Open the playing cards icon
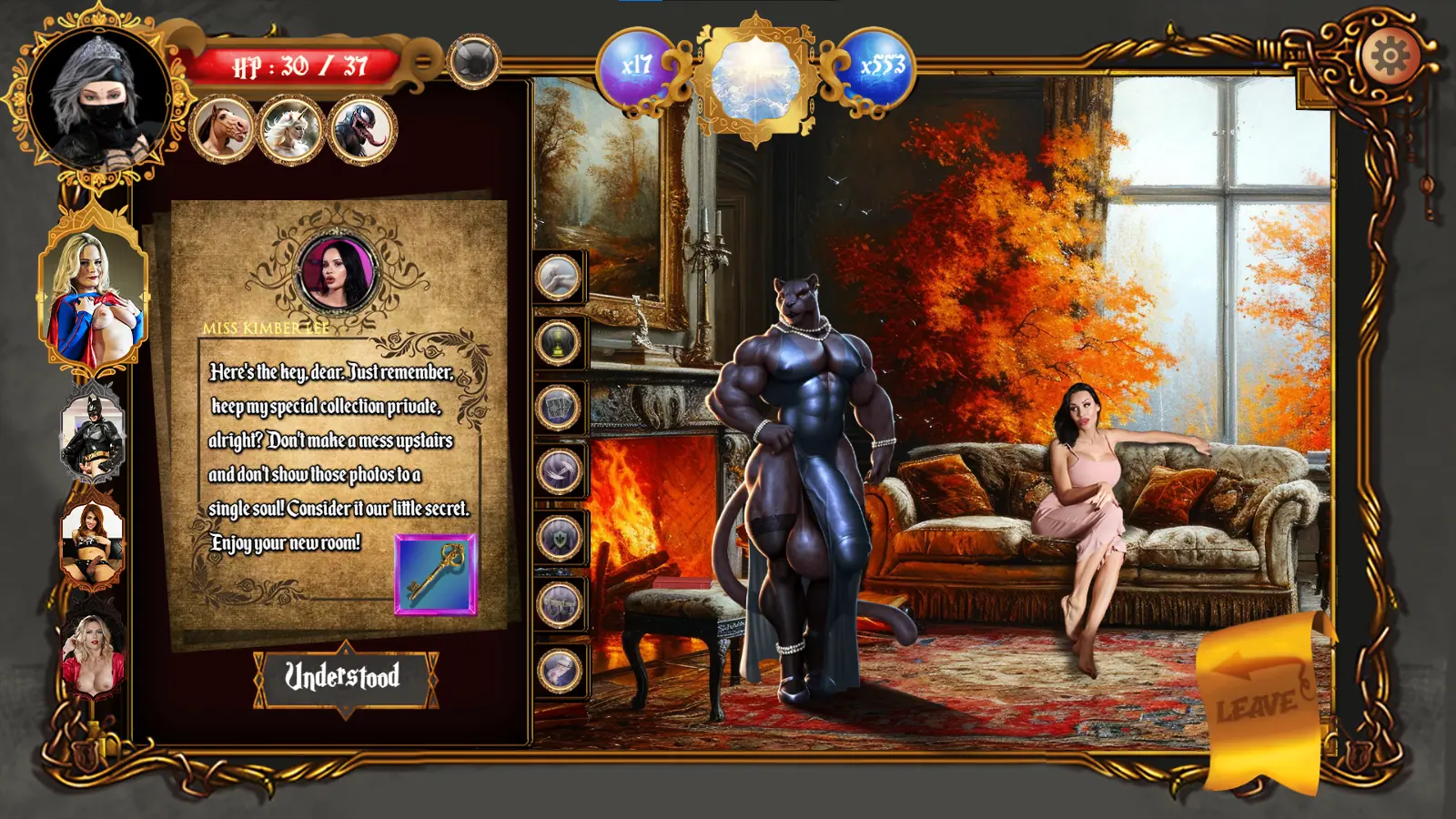 pyautogui.click(x=558, y=407)
